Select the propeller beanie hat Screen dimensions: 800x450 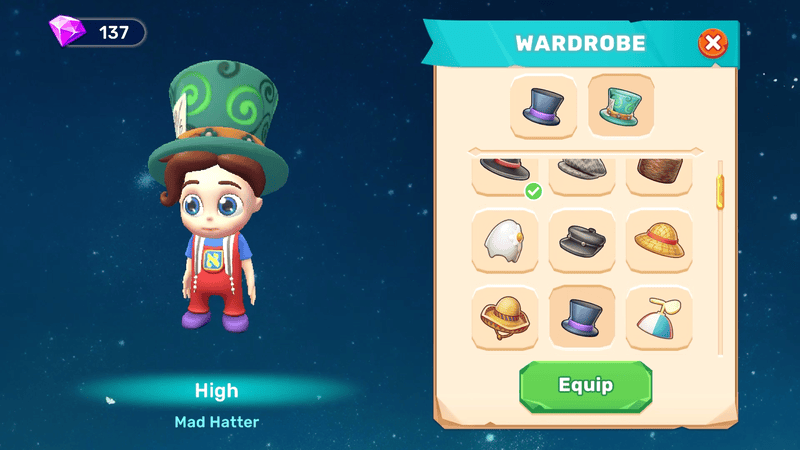click(659, 317)
